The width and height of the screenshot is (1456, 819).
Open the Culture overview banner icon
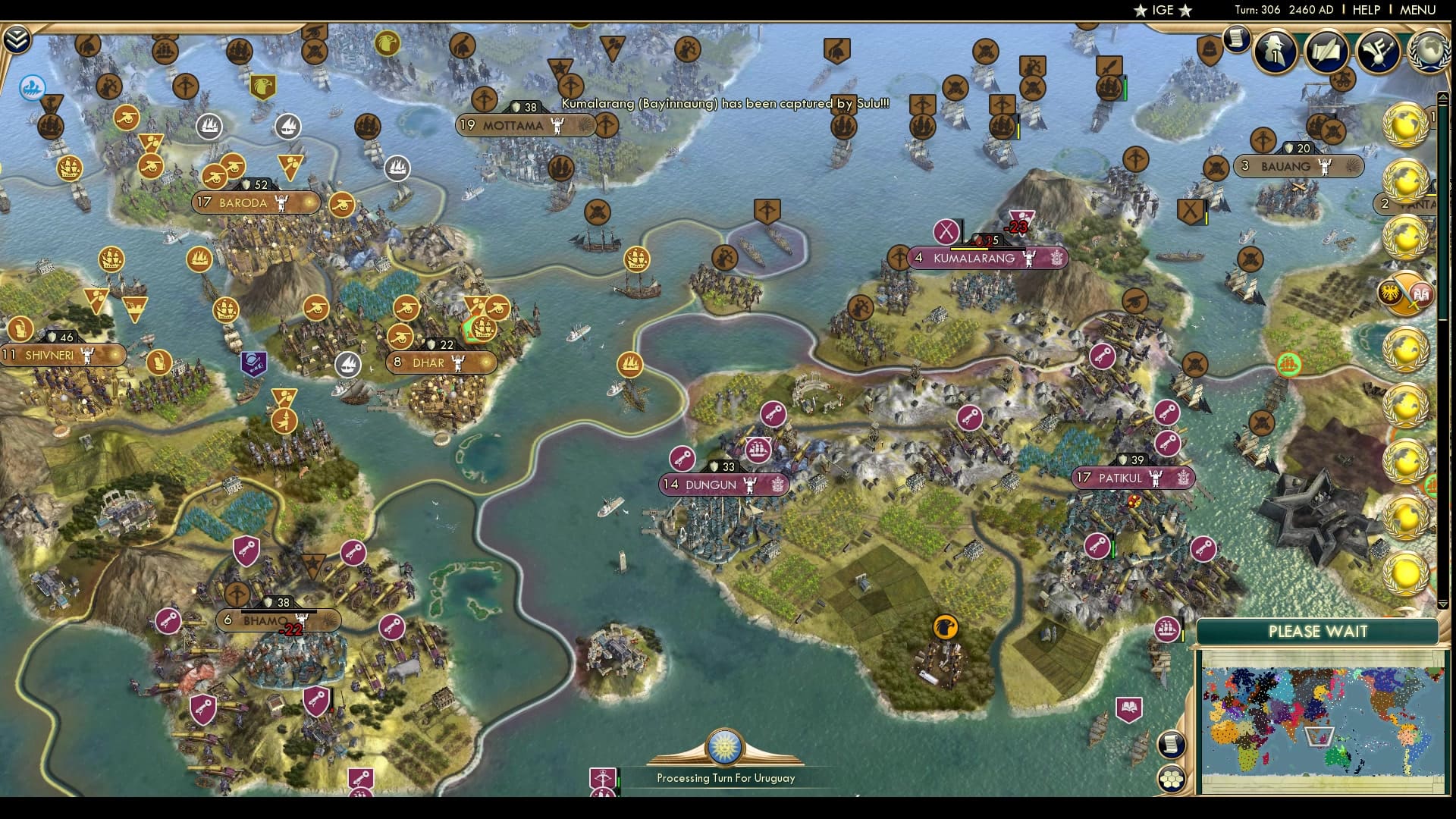(1379, 50)
